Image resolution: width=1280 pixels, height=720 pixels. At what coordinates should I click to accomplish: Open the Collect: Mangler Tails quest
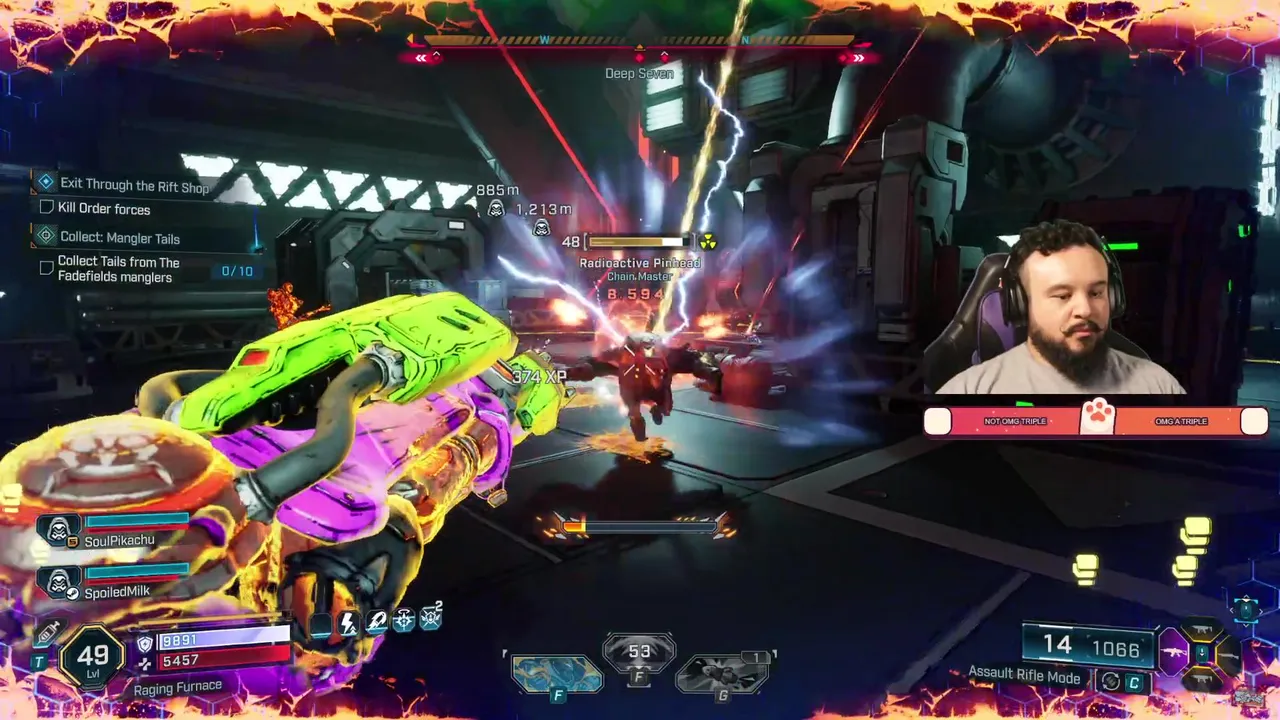point(119,238)
